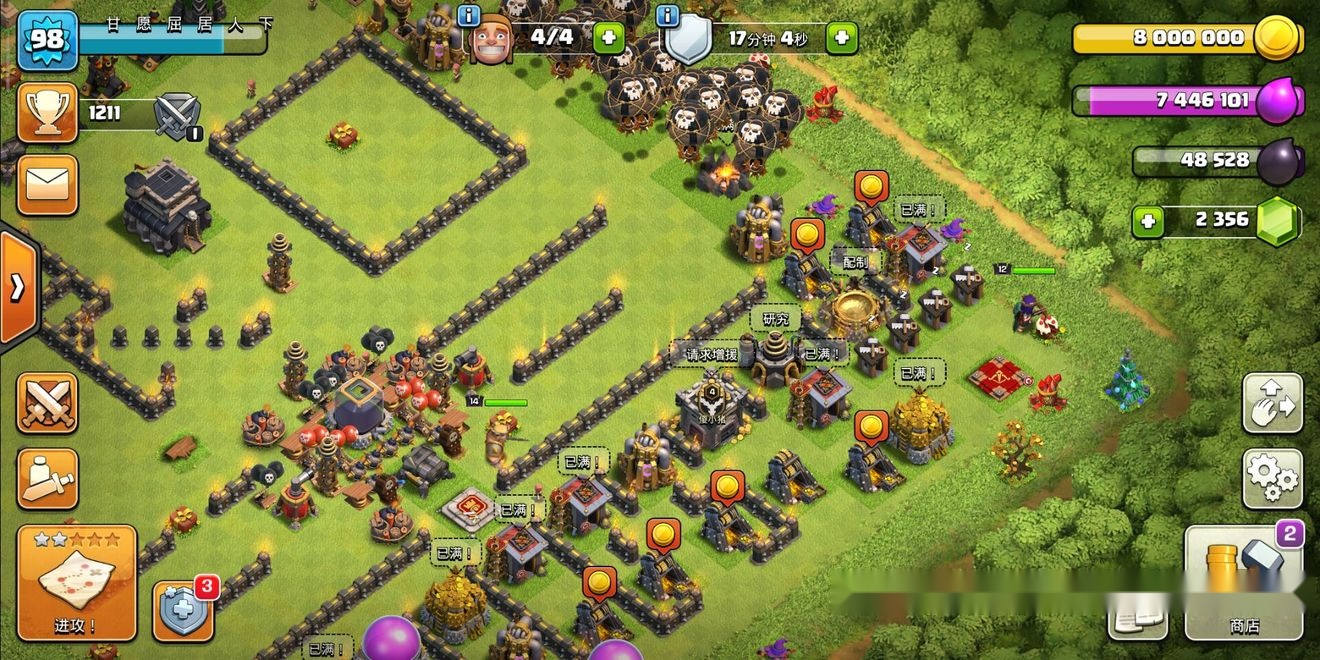The width and height of the screenshot is (1320, 660).
Task: Show the shield timer info icon
Action: click(669, 14)
